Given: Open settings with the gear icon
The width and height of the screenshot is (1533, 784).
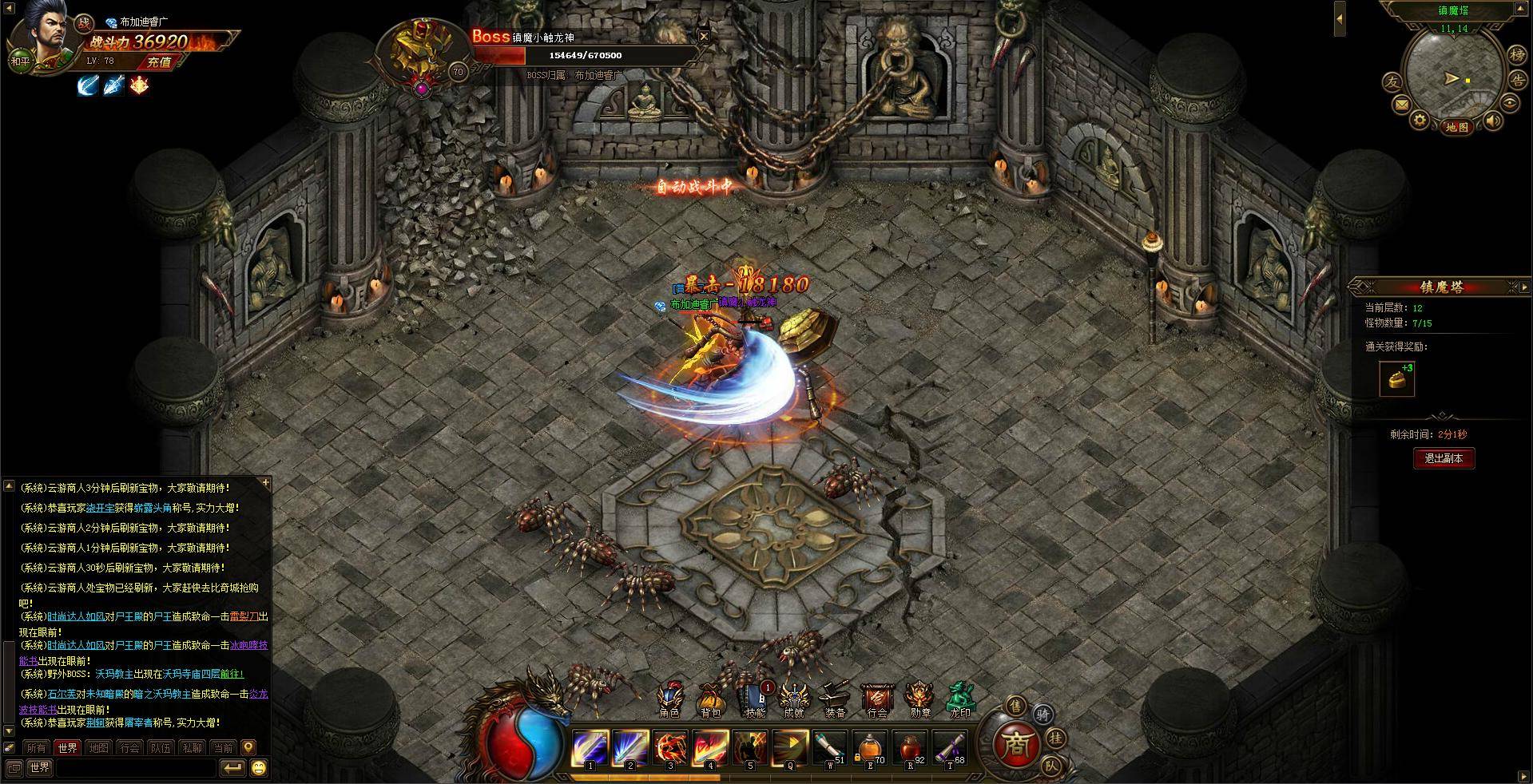Looking at the screenshot, I should click(x=1420, y=120).
